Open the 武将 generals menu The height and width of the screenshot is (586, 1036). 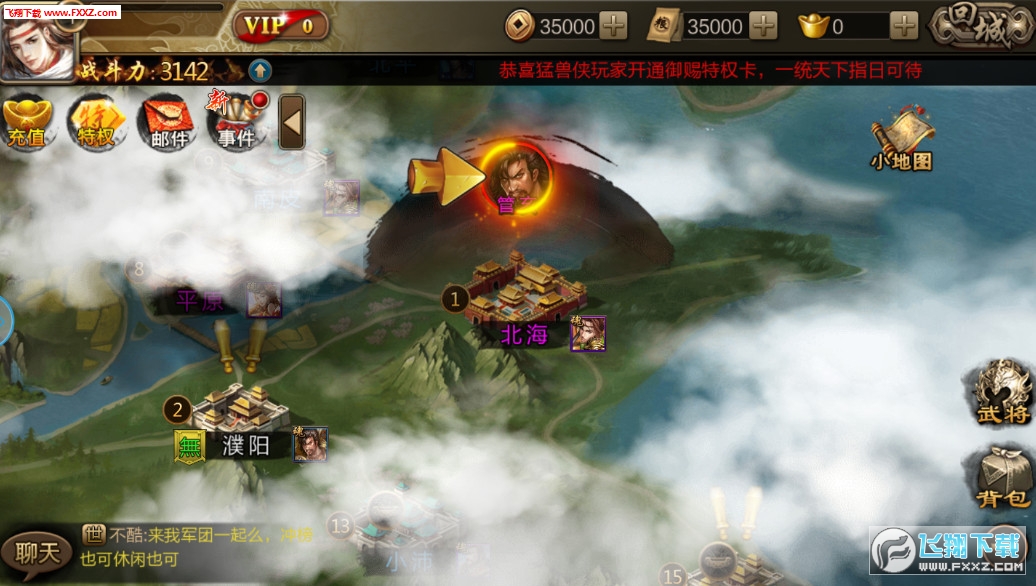tap(1002, 391)
